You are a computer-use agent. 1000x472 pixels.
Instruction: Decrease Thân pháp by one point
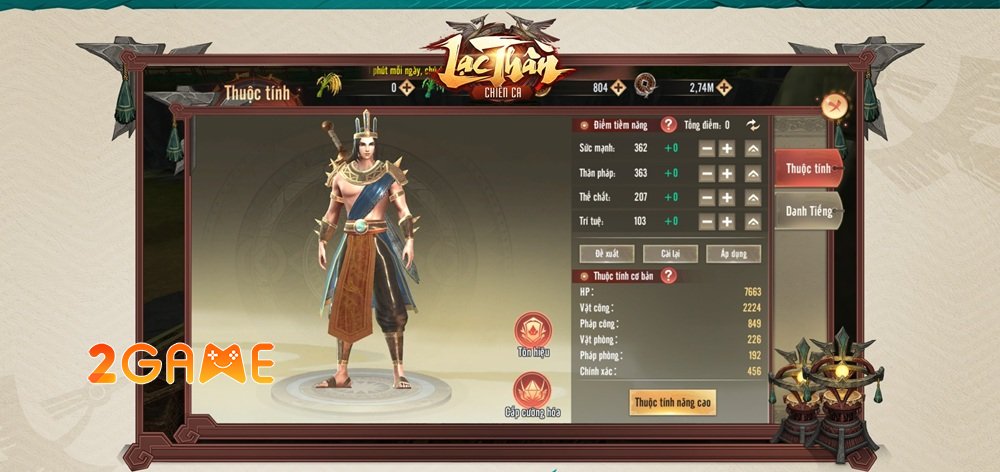point(706,172)
